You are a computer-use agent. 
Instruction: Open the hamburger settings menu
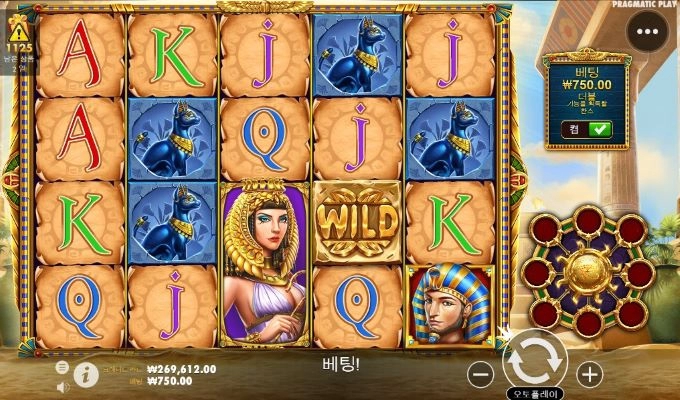pyautogui.click(x=63, y=367)
